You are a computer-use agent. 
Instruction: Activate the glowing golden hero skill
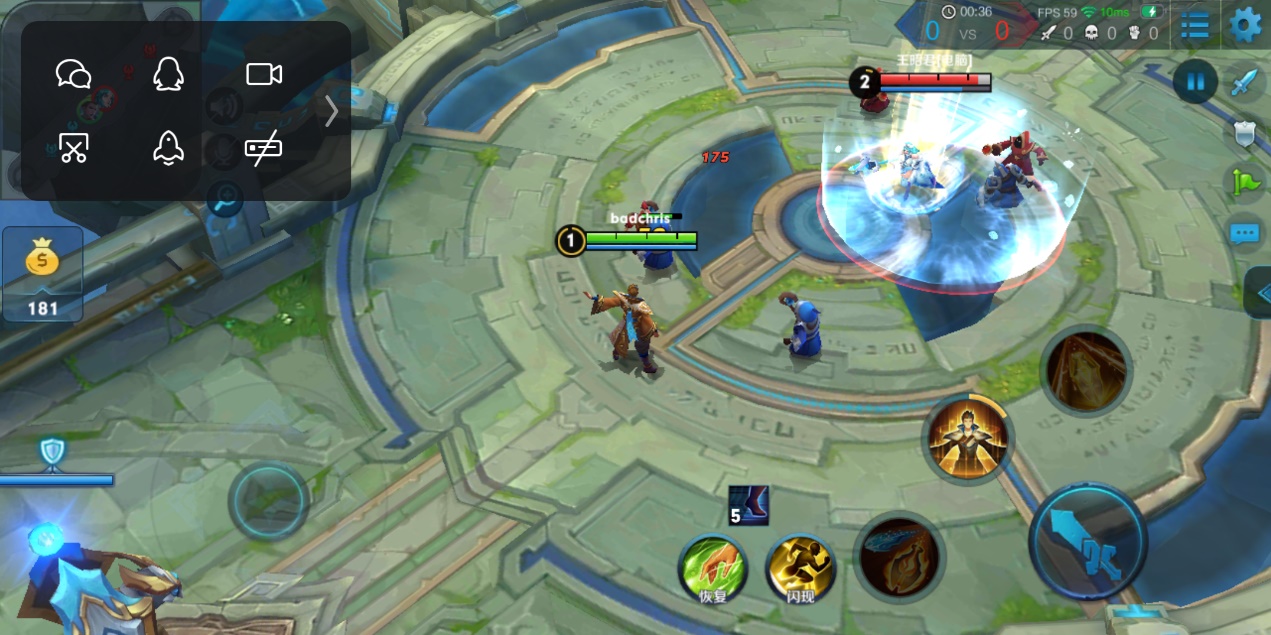point(967,439)
